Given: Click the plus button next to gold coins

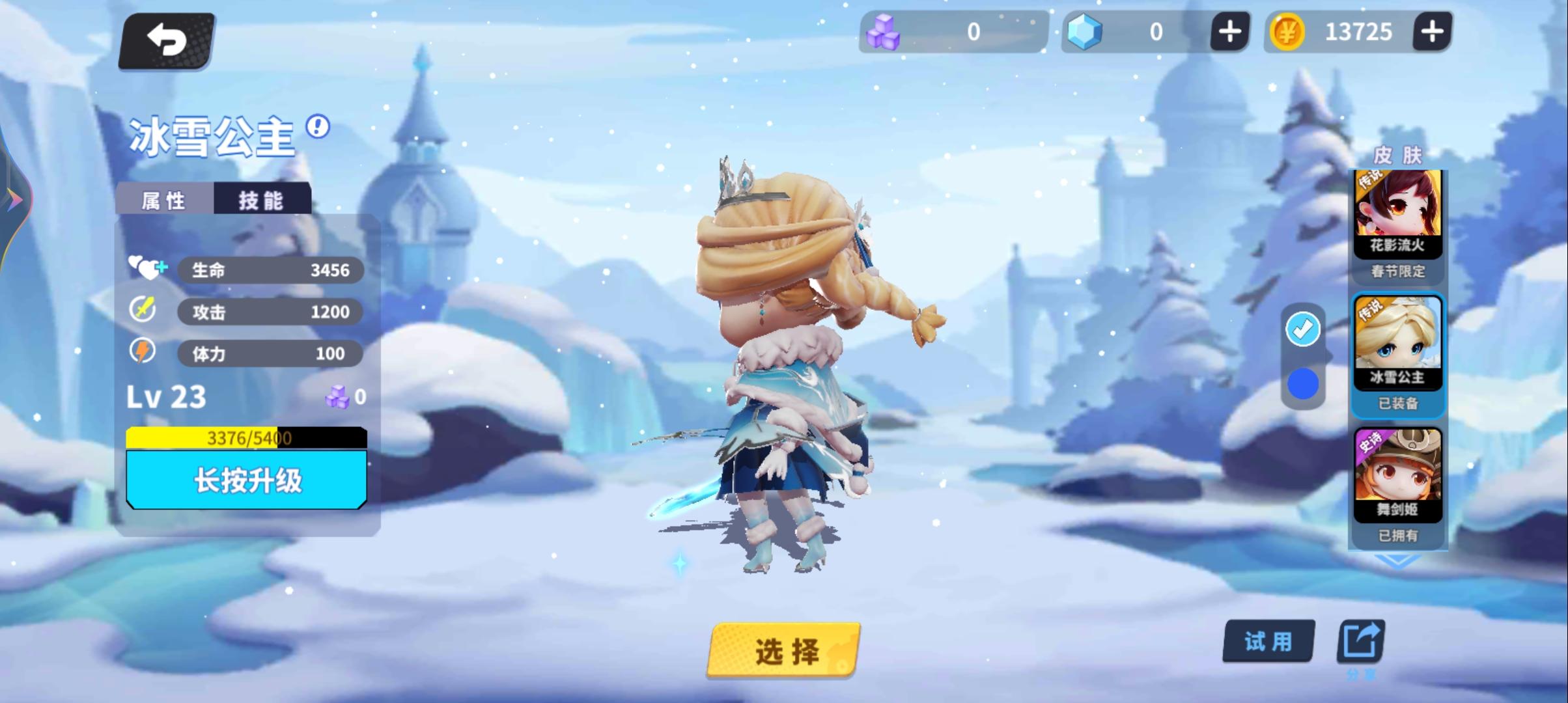Looking at the screenshot, I should click(1432, 31).
